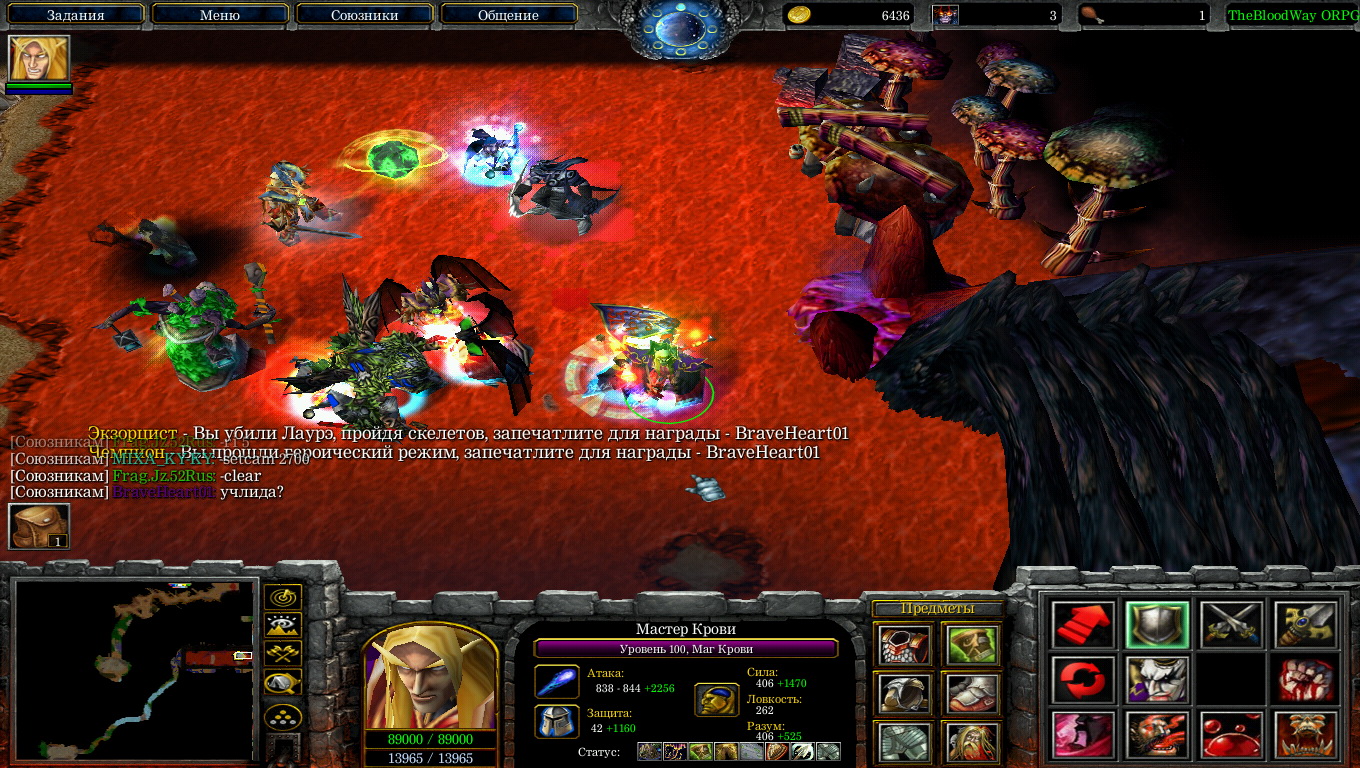Open the backpack icon above the minimap

click(x=39, y=526)
